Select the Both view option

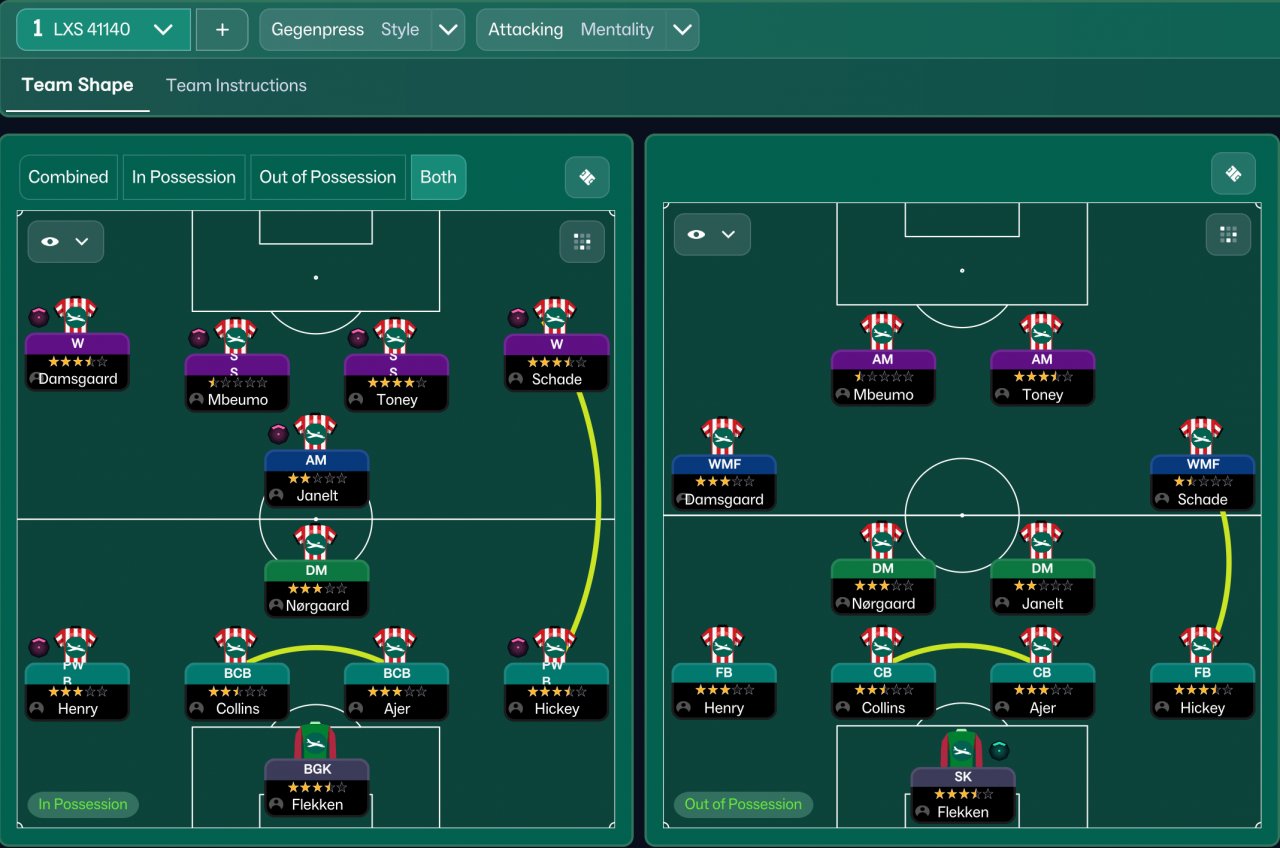click(438, 177)
